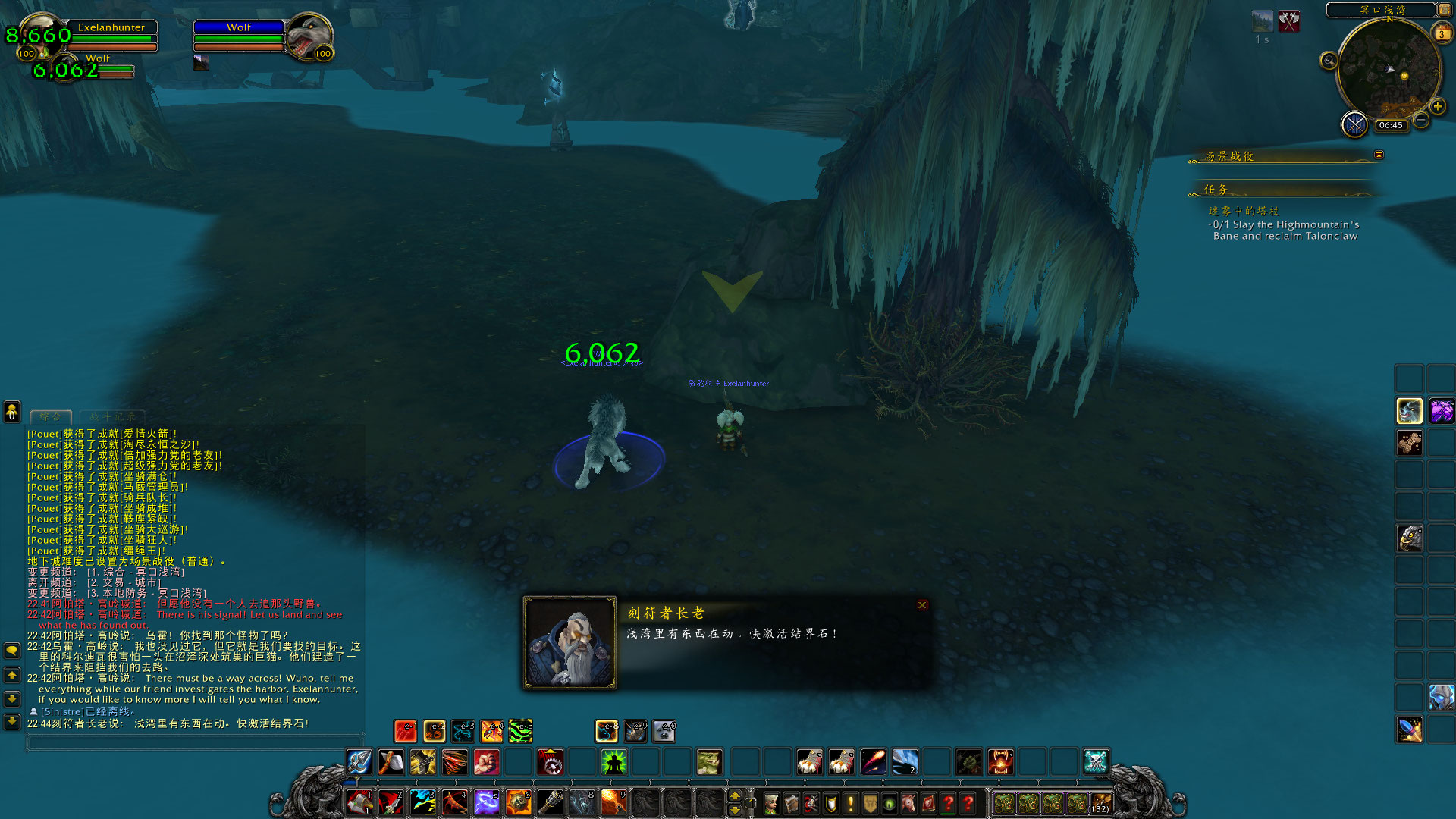Open the backpack showing 132 free slots

tap(1100, 803)
